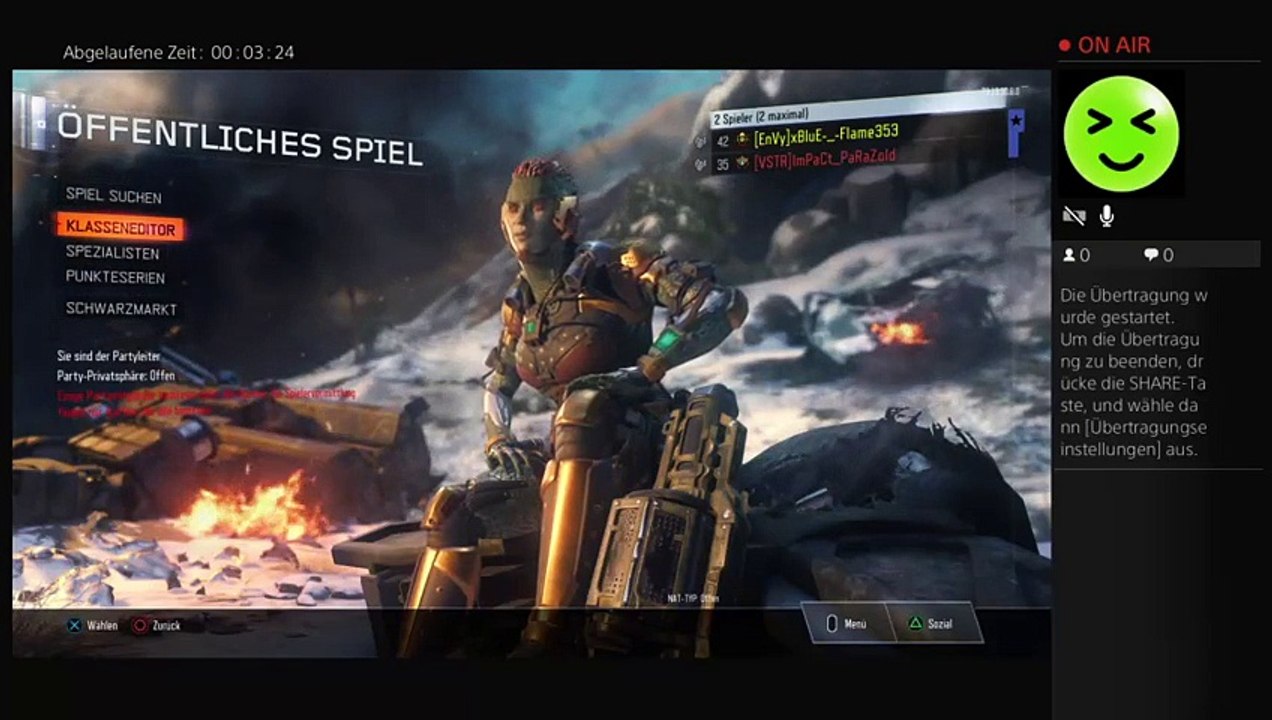This screenshot has height=720, width=1272.
Task: Open the Sozial panel
Action: [x=930, y=623]
